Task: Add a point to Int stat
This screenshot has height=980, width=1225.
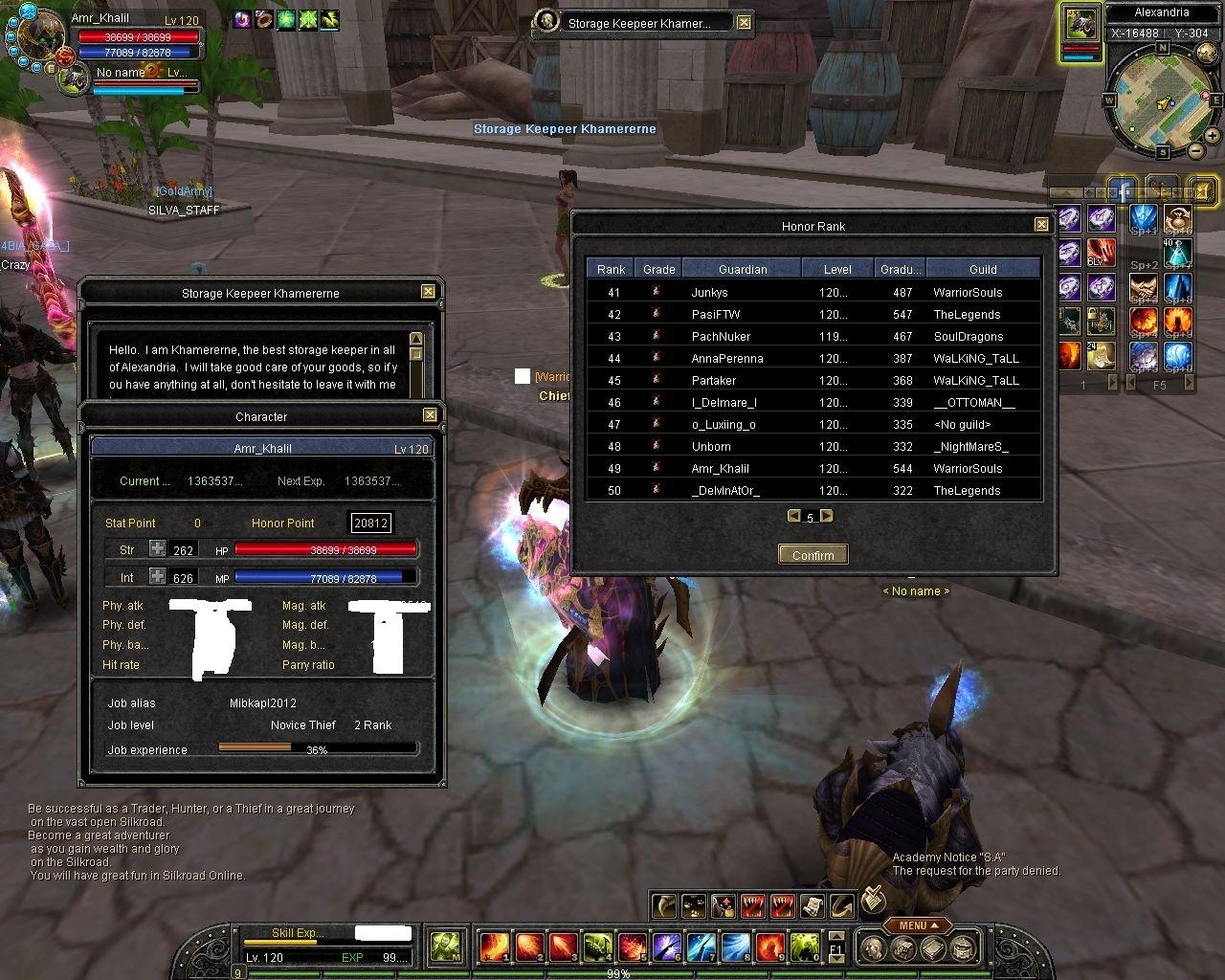Action: pos(157,577)
